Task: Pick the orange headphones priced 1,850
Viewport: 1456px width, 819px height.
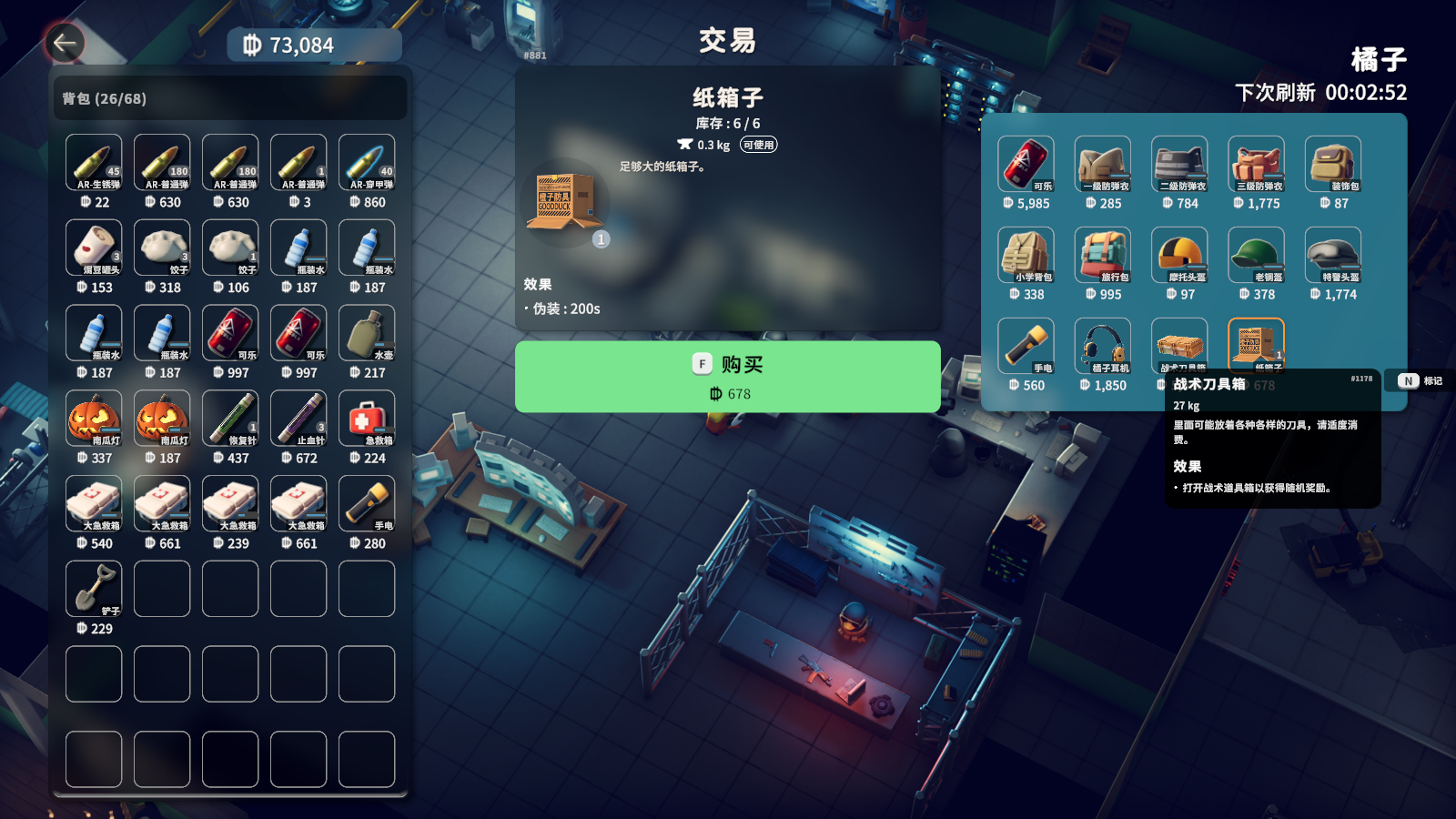Action: (x=1102, y=346)
